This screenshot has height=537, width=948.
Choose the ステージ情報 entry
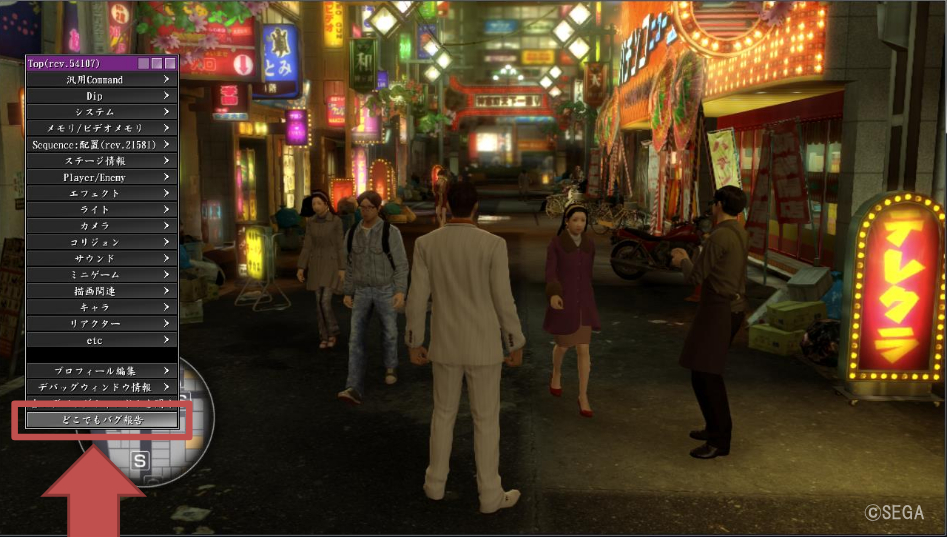[101, 160]
